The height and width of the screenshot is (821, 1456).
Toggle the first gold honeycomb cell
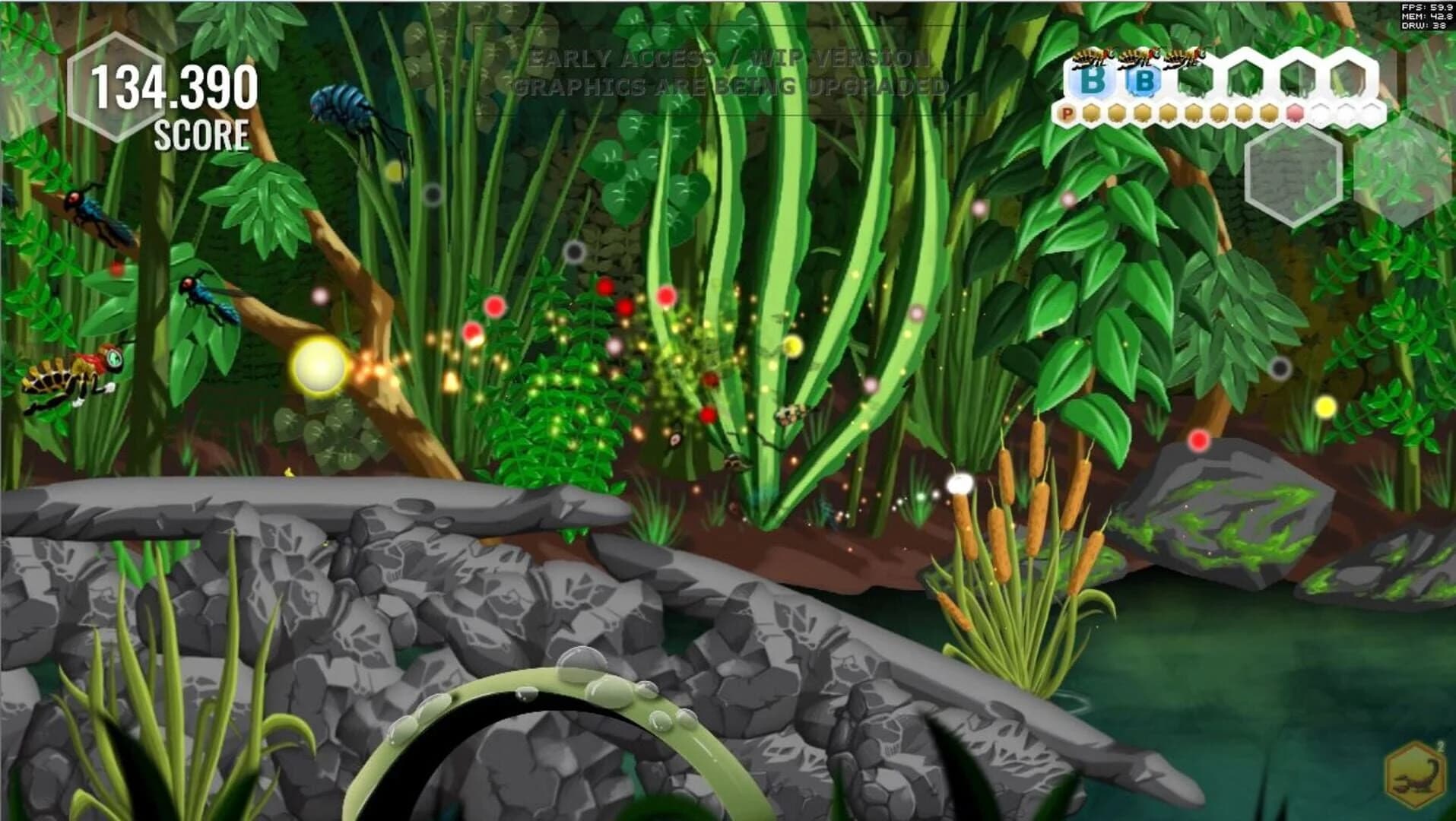coord(1093,113)
